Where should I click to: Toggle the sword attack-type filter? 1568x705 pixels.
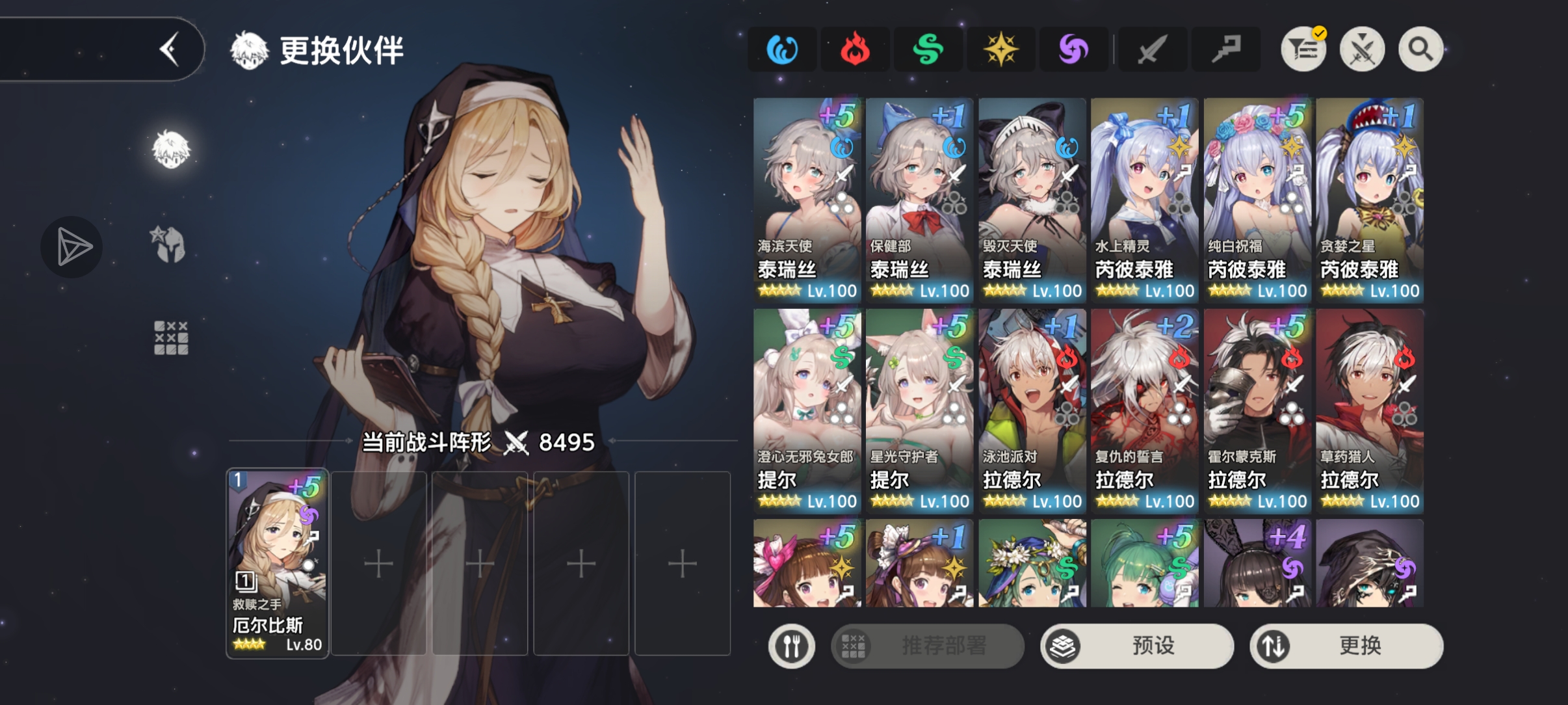[x=1151, y=49]
